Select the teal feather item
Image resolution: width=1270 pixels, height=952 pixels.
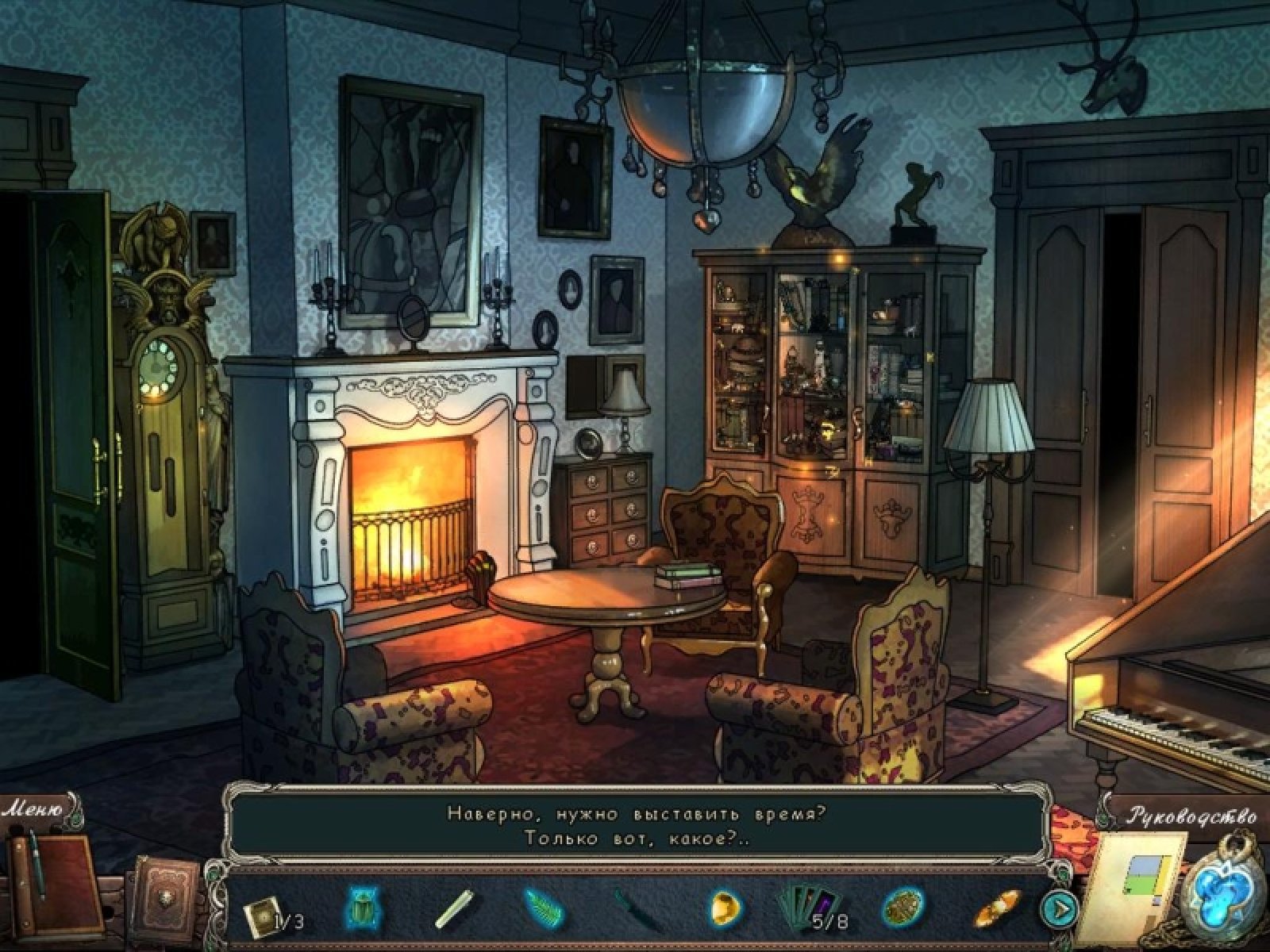tap(544, 908)
